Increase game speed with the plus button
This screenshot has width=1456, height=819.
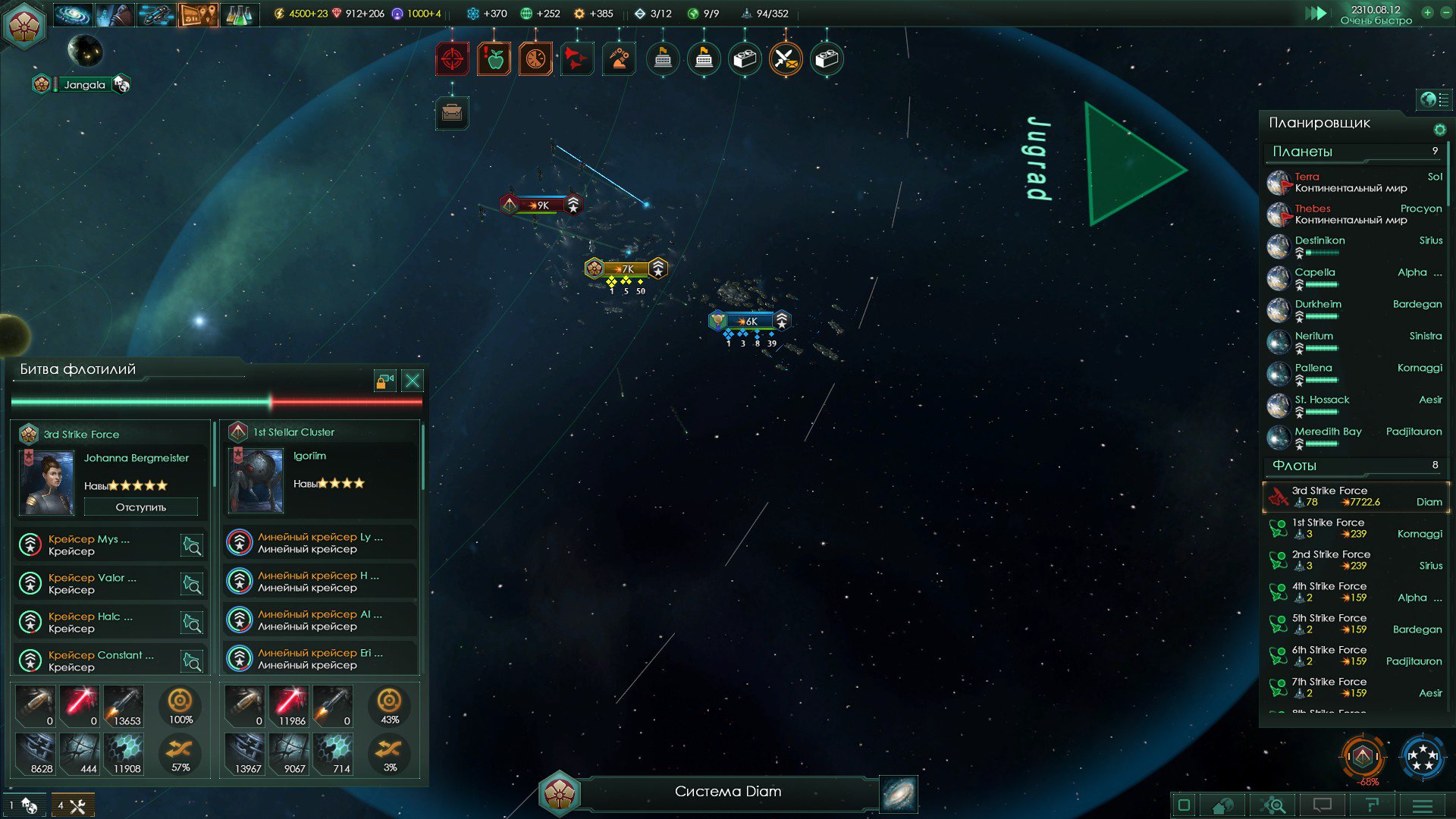click(1427, 13)
